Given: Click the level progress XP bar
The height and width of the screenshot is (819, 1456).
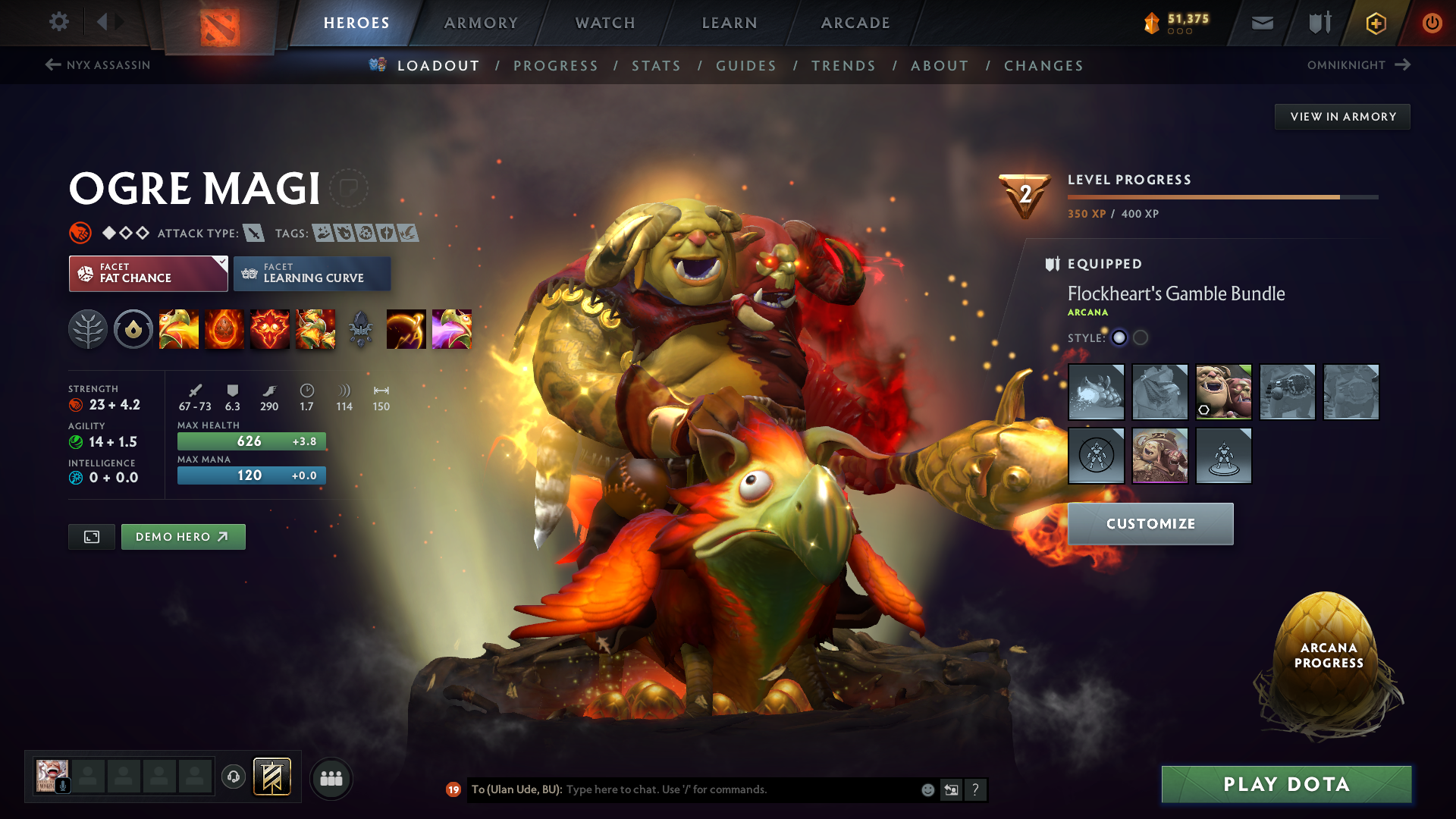Looking at the screenshot, I should click(1206, 196).
